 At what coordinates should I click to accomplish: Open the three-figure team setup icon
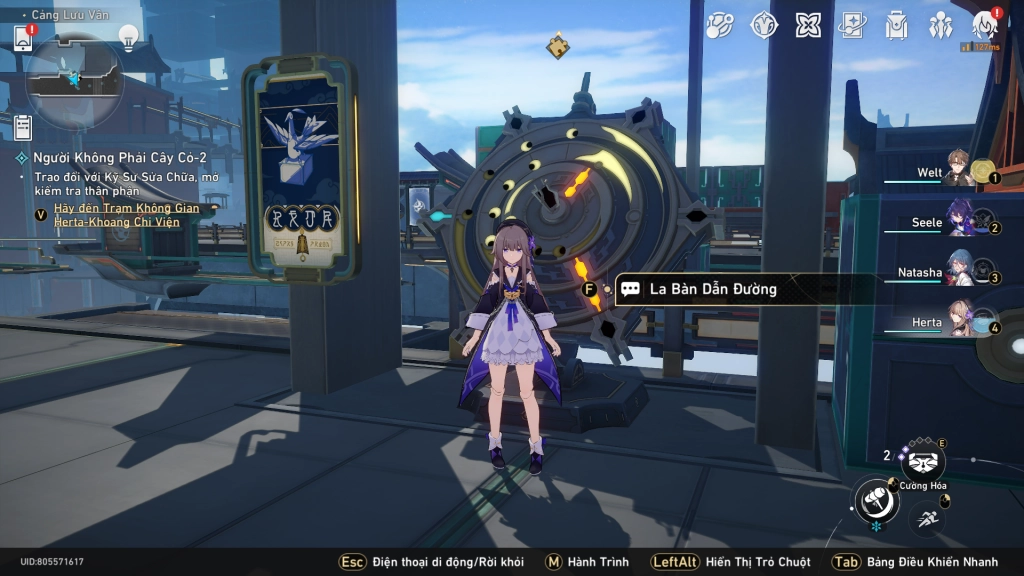(941, 26)
